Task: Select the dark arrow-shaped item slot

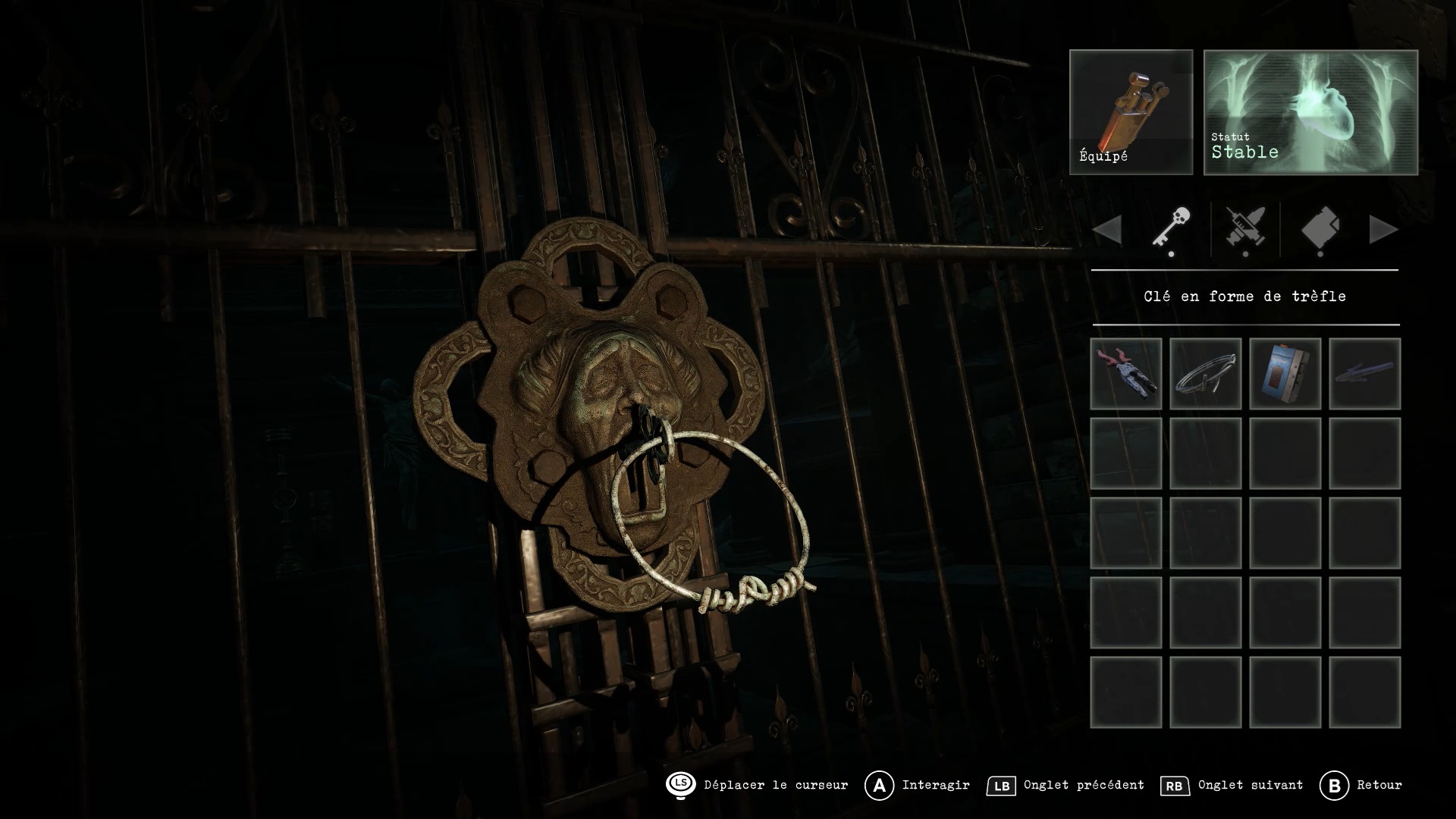Action: [1364, 374]
